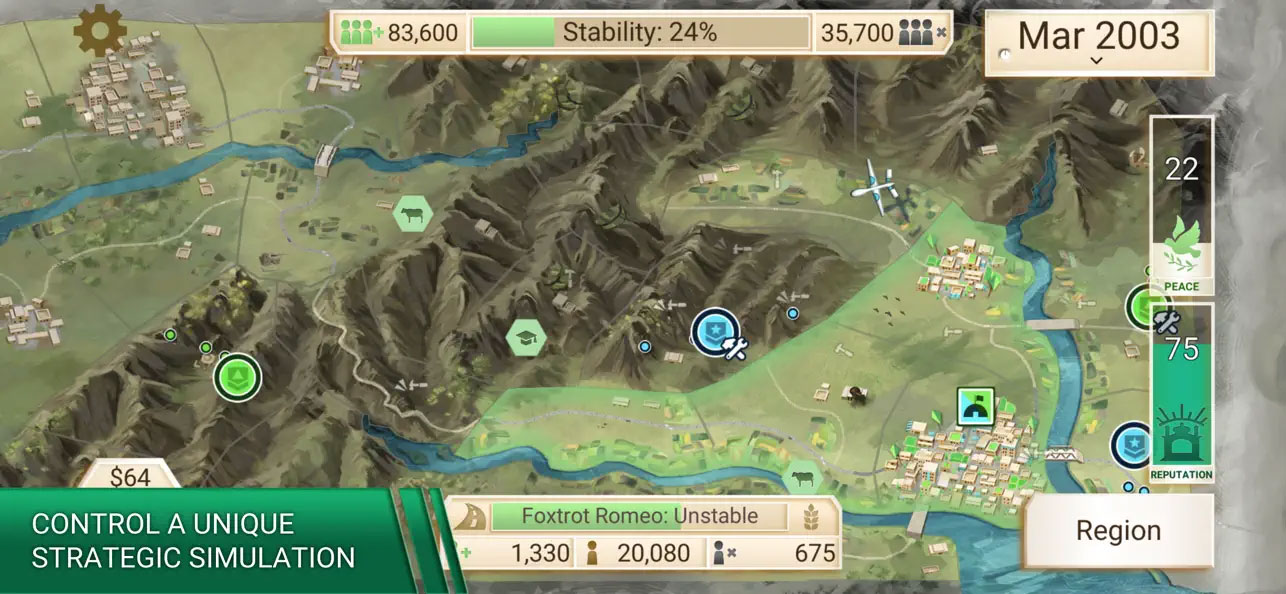
Task: Open the $64 budget tab
Action: coord(130,477)
